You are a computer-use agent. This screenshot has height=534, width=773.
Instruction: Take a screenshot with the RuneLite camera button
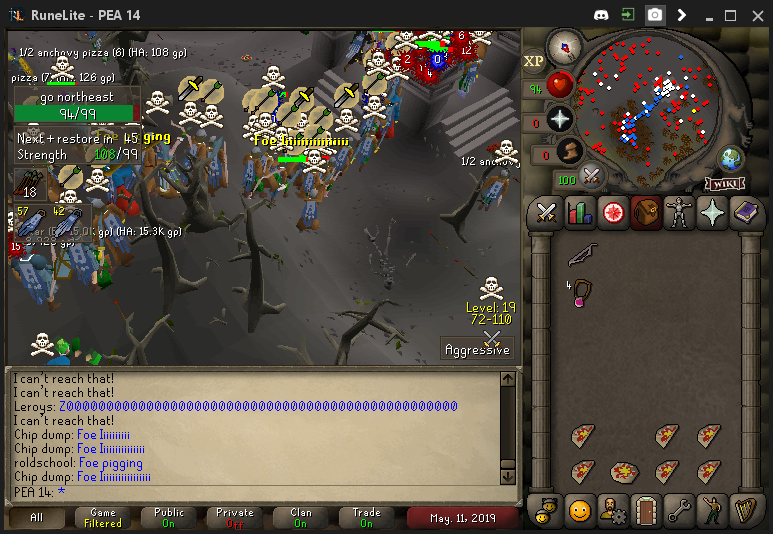(654, 15)
